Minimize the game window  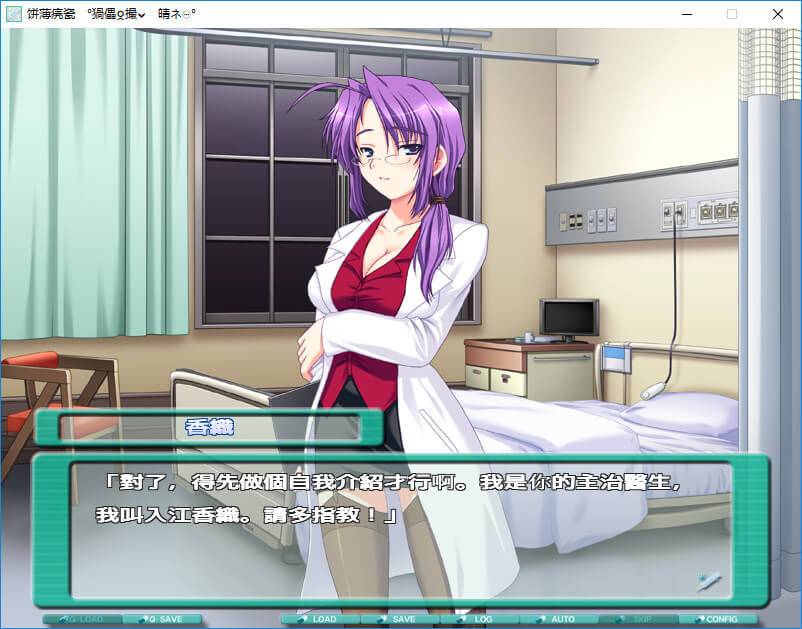click(686, 14)
